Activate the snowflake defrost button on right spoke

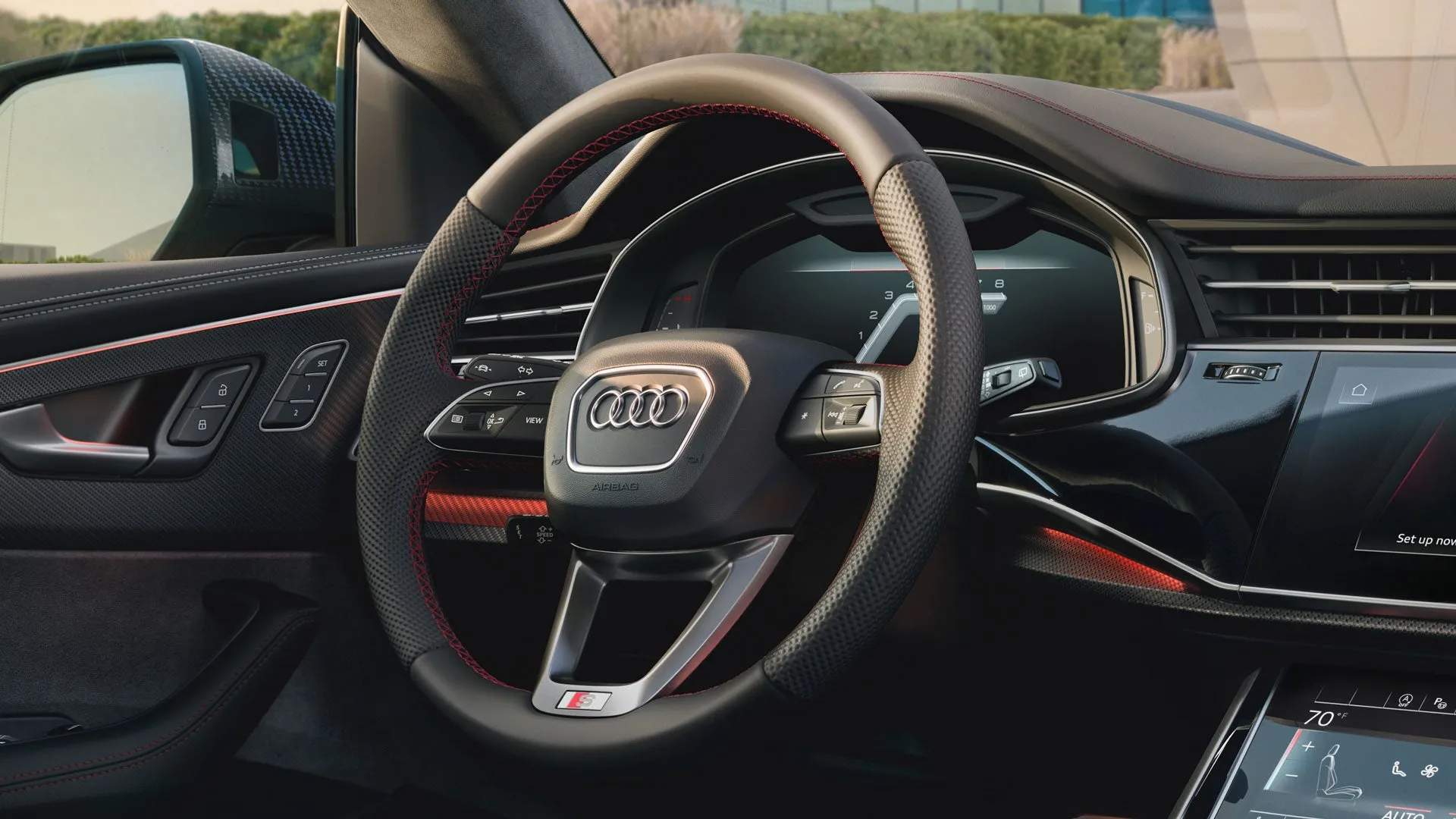(x=805, y=416)
